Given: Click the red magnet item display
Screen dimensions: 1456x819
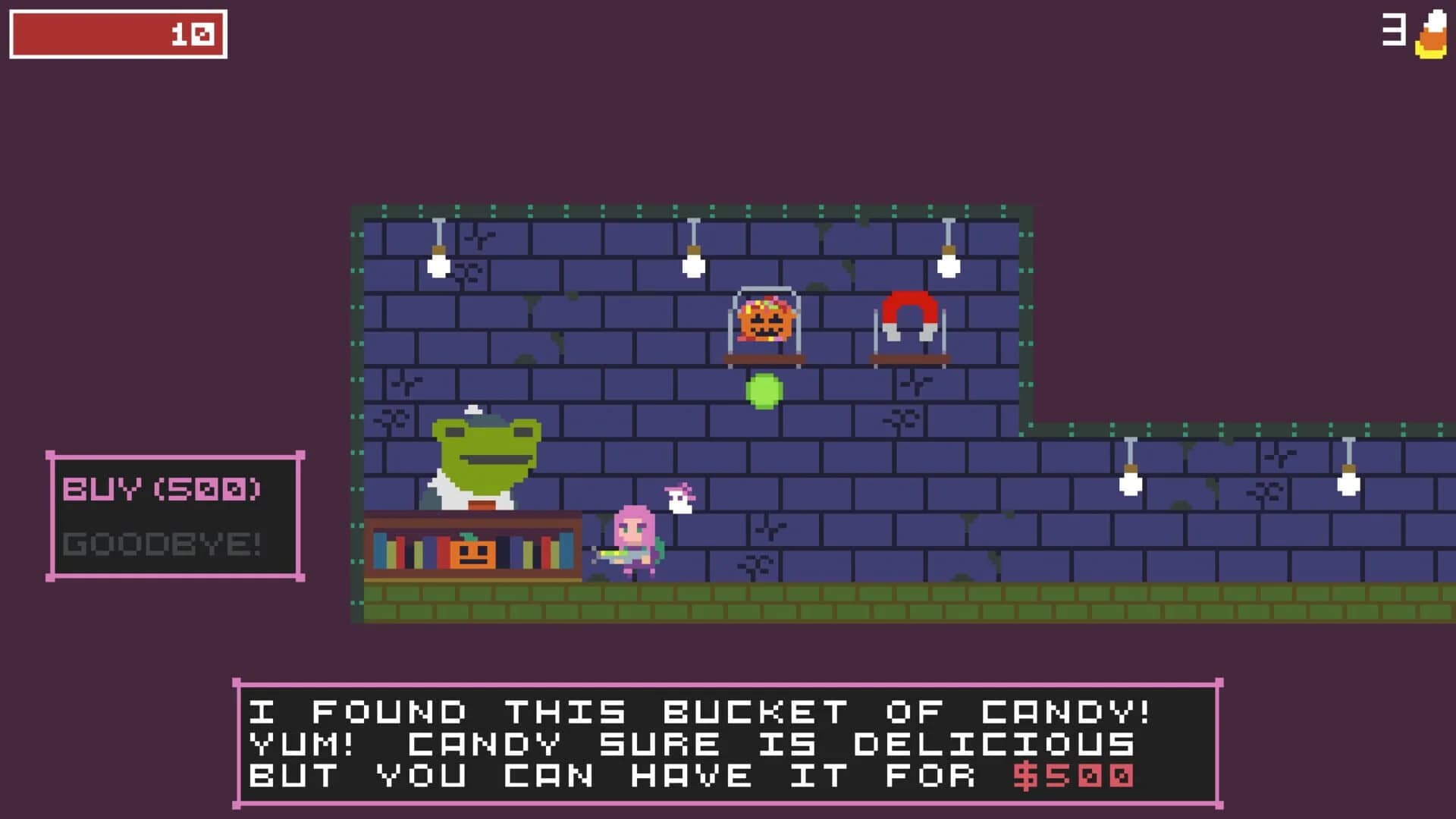Looking at the screenshot, I should 908,315.
